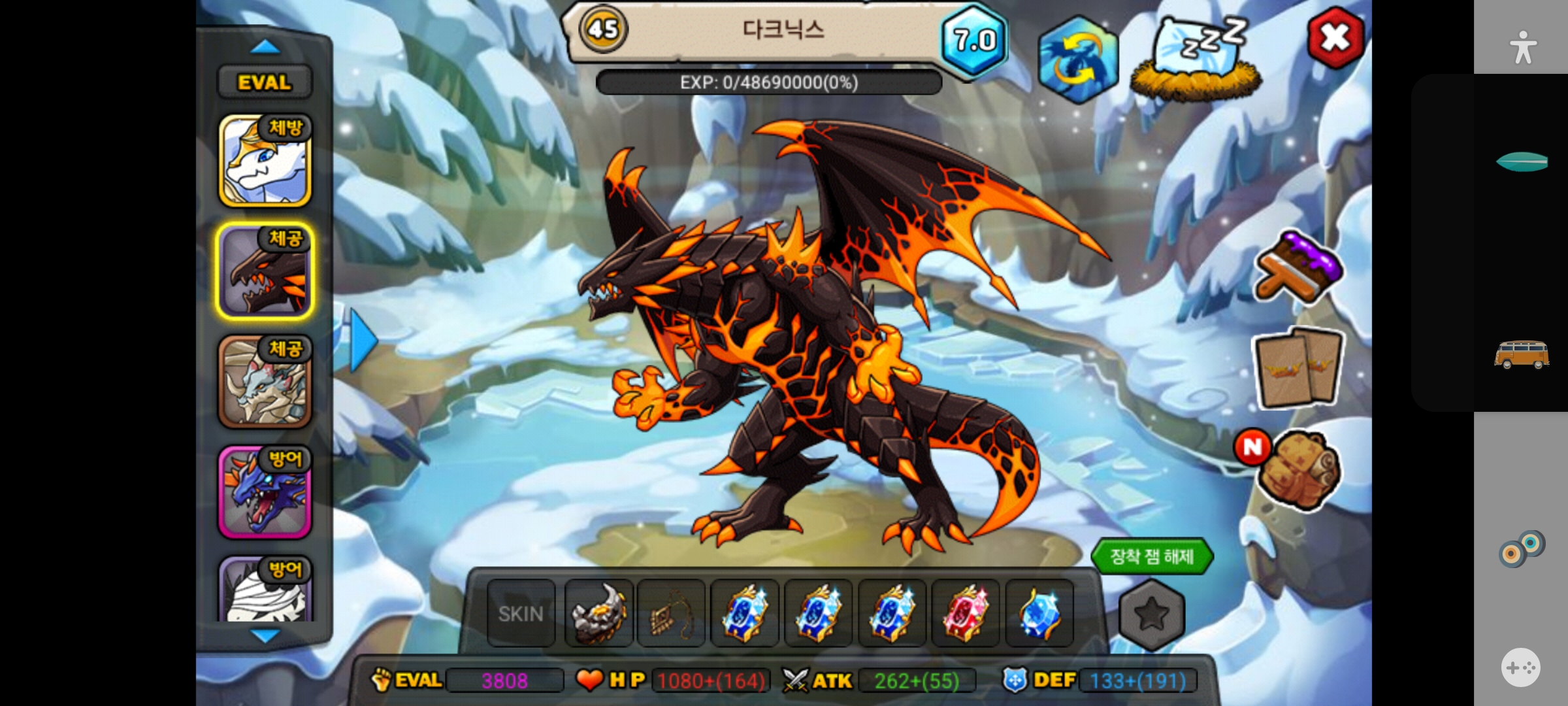Click the green unequip gems button
The image size is (1568, 706).
[1152, 557]
